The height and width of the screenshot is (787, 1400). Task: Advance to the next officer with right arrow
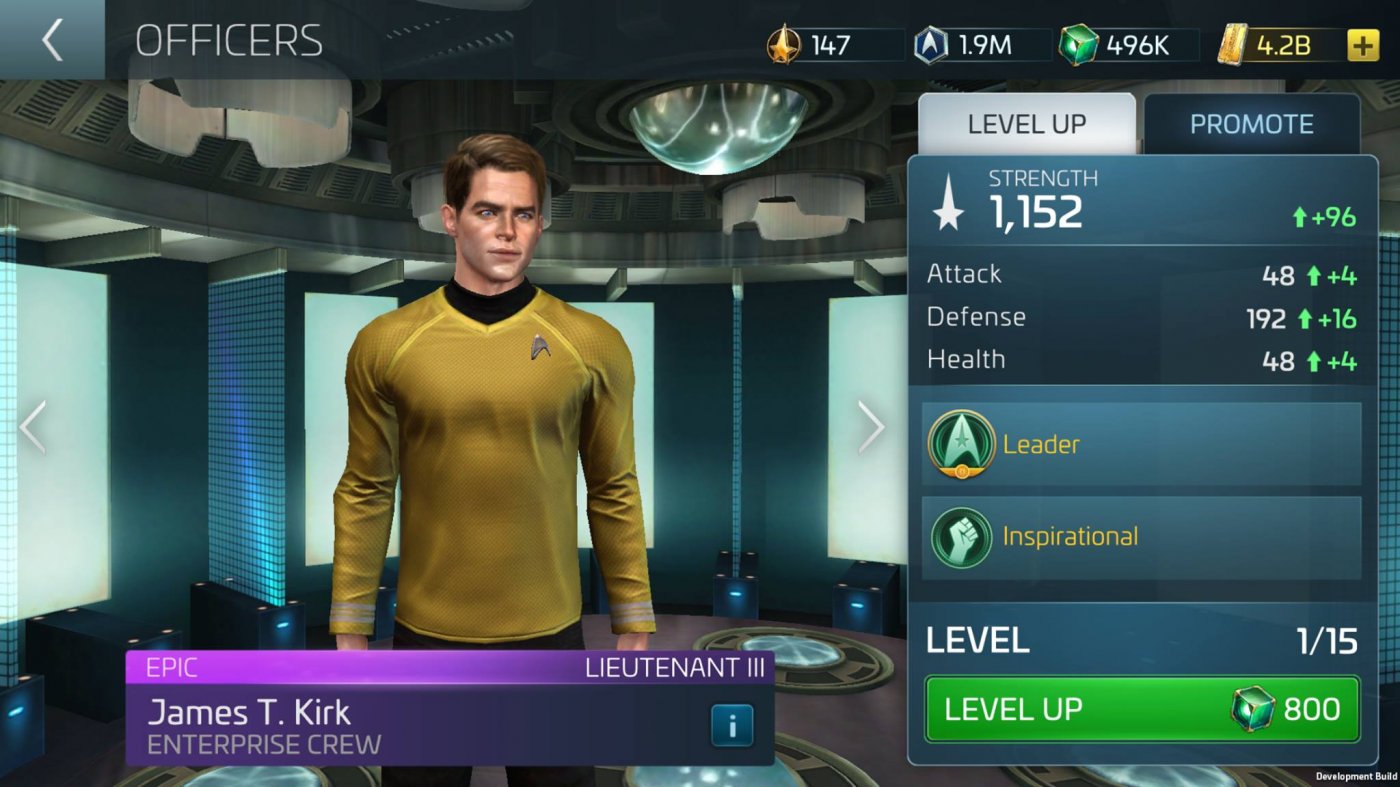871,427
